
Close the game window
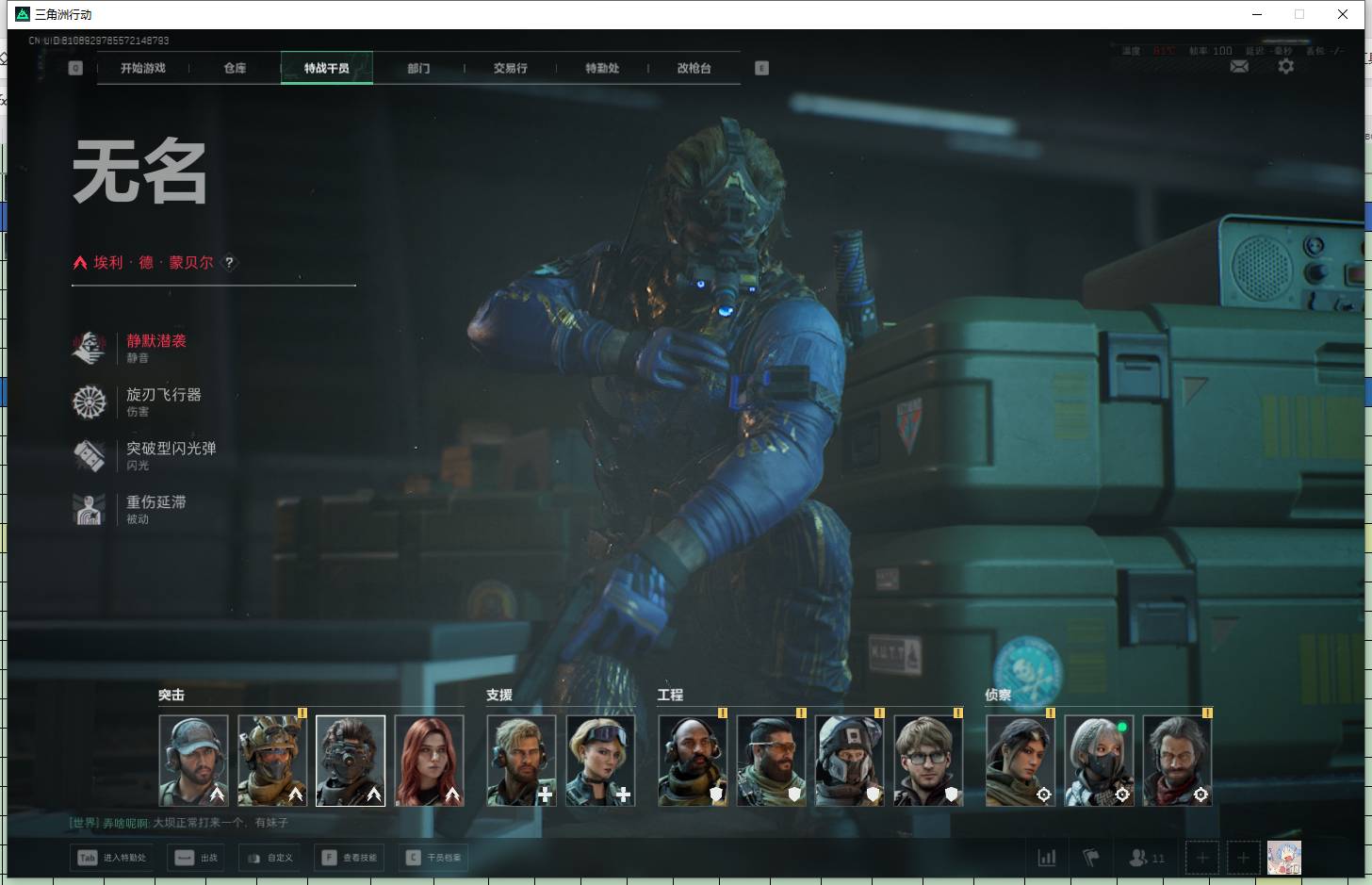(x=1343, y=14)
